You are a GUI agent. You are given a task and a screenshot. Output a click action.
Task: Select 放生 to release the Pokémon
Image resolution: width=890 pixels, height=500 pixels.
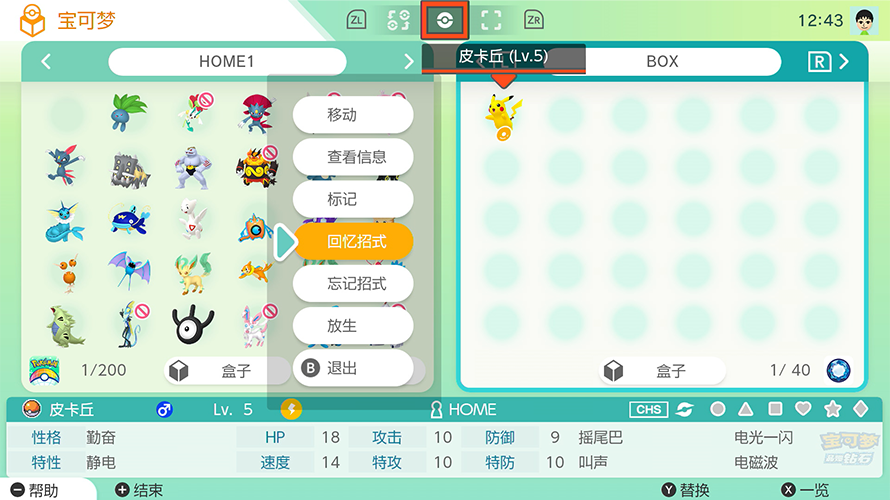(x=353, y=326)
